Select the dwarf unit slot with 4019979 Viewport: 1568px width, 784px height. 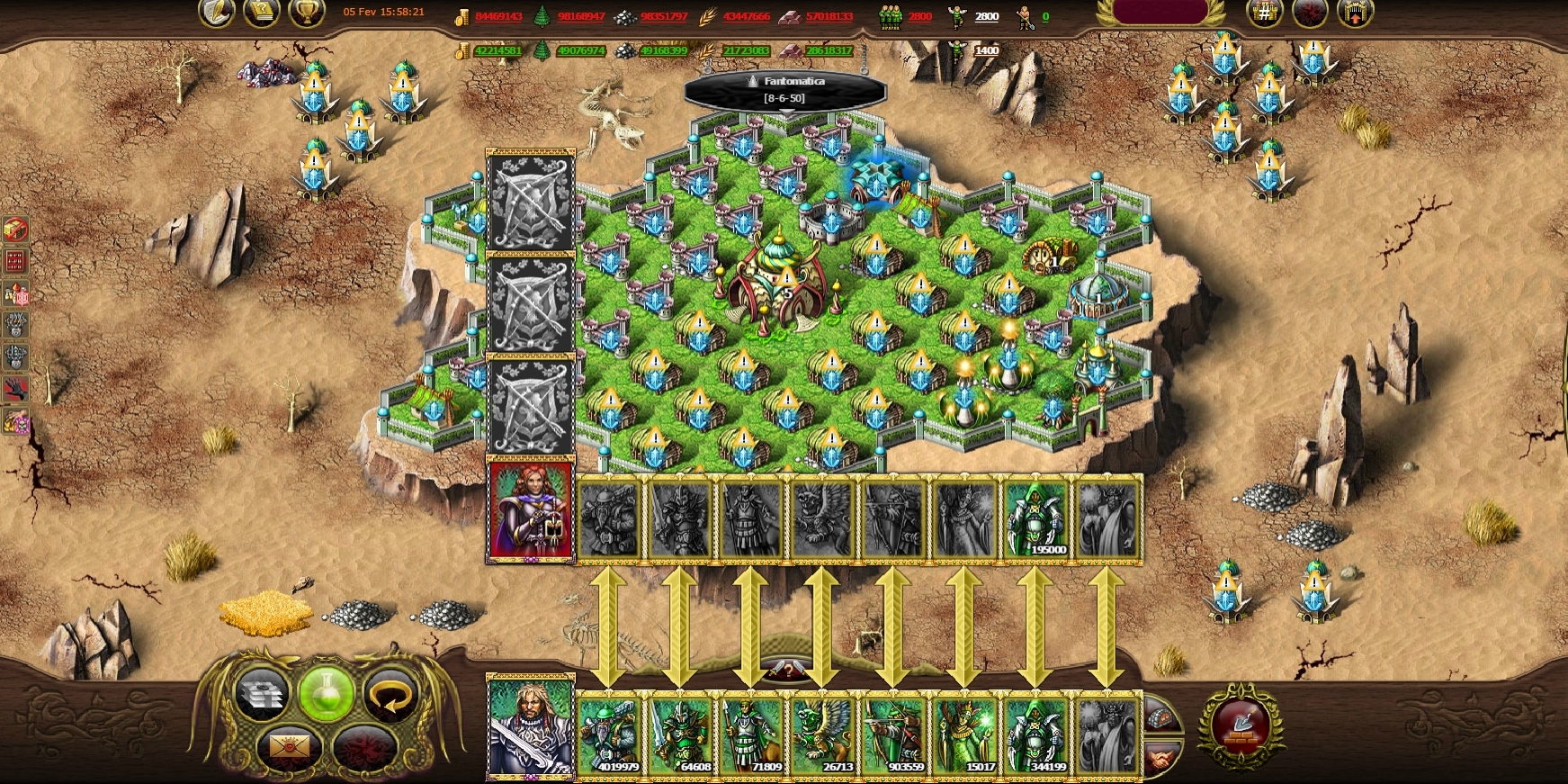point(610,734)
